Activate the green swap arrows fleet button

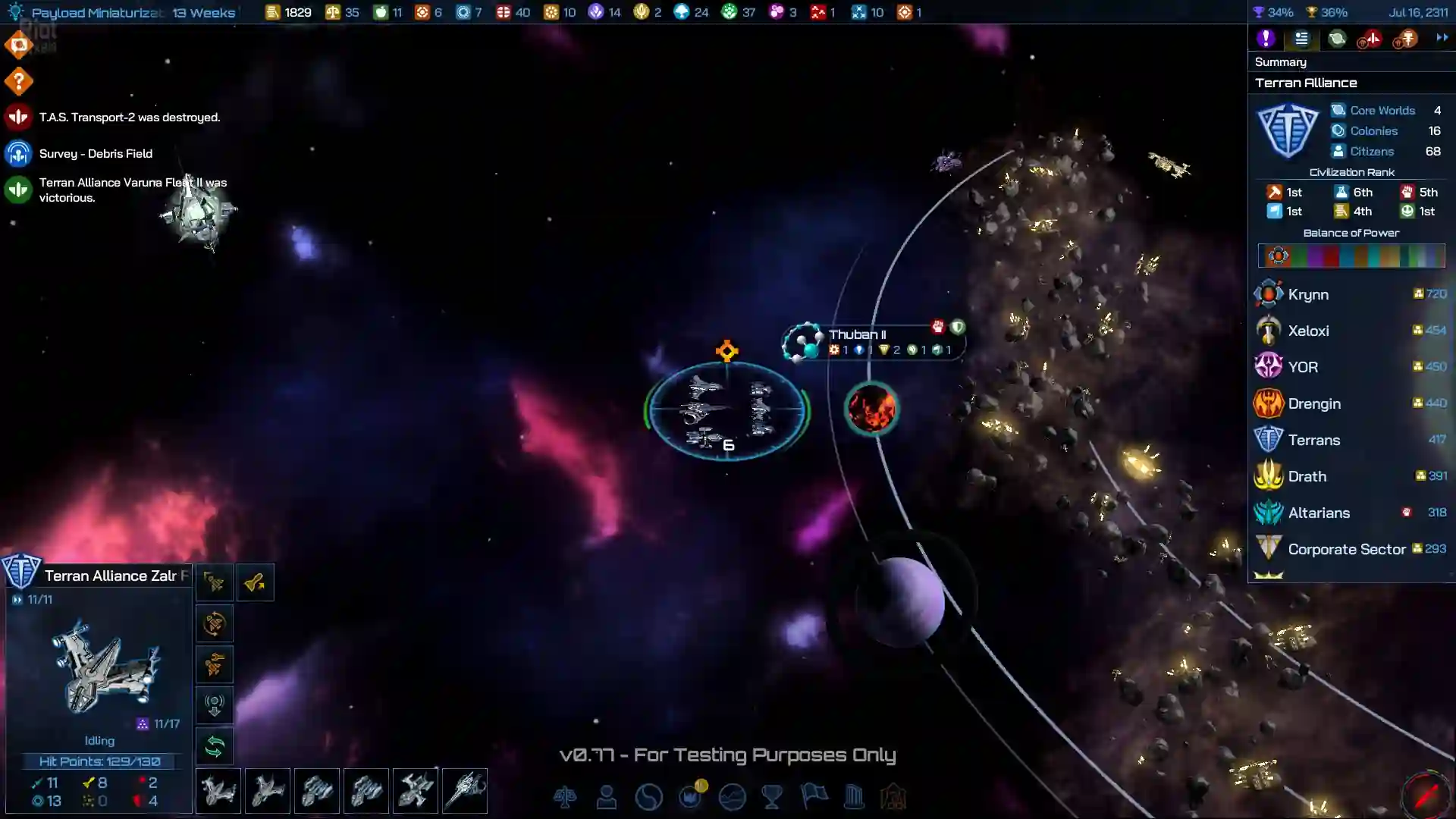[215, 747]
